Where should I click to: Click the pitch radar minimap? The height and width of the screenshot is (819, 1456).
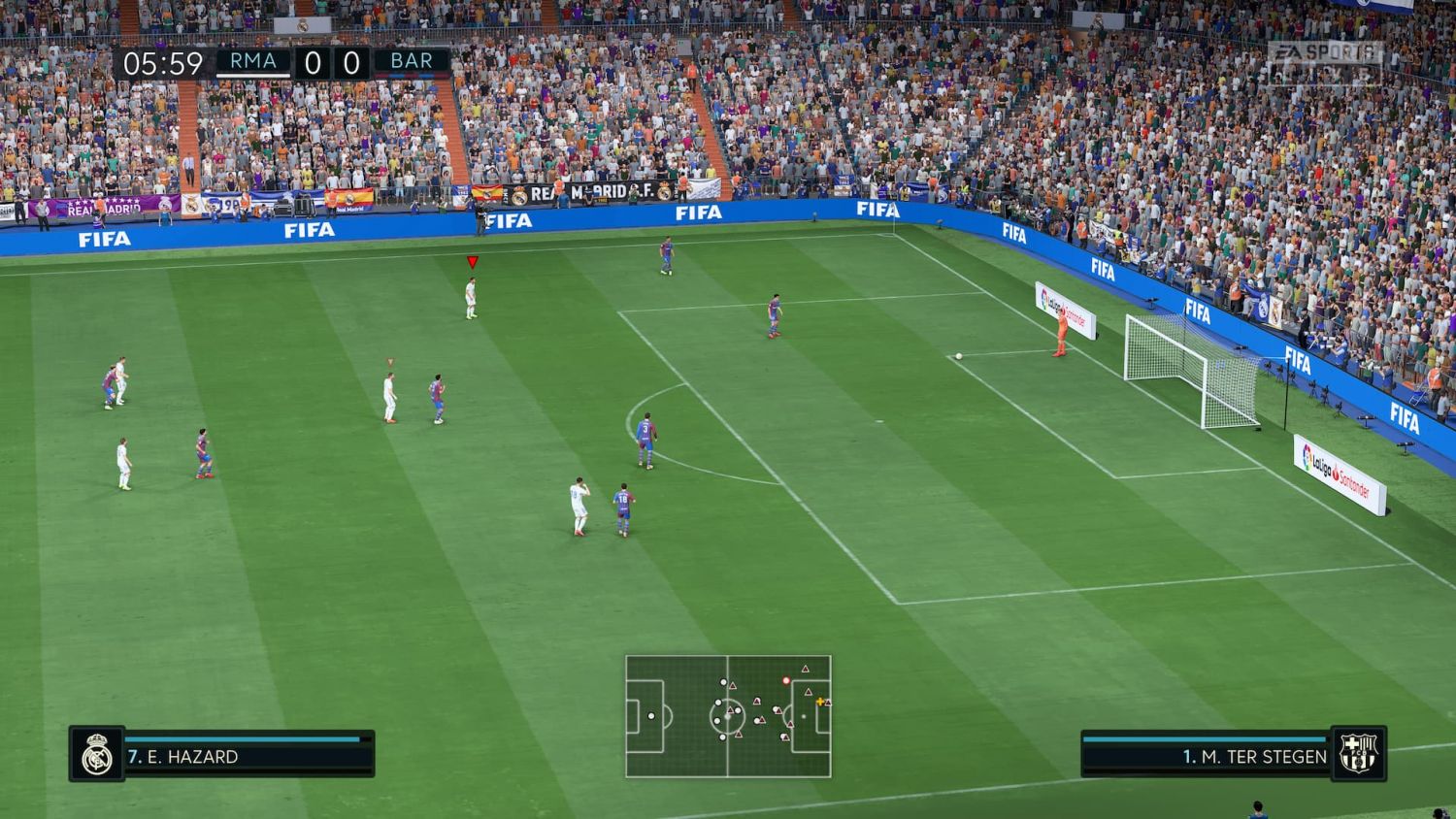(728, 716)
